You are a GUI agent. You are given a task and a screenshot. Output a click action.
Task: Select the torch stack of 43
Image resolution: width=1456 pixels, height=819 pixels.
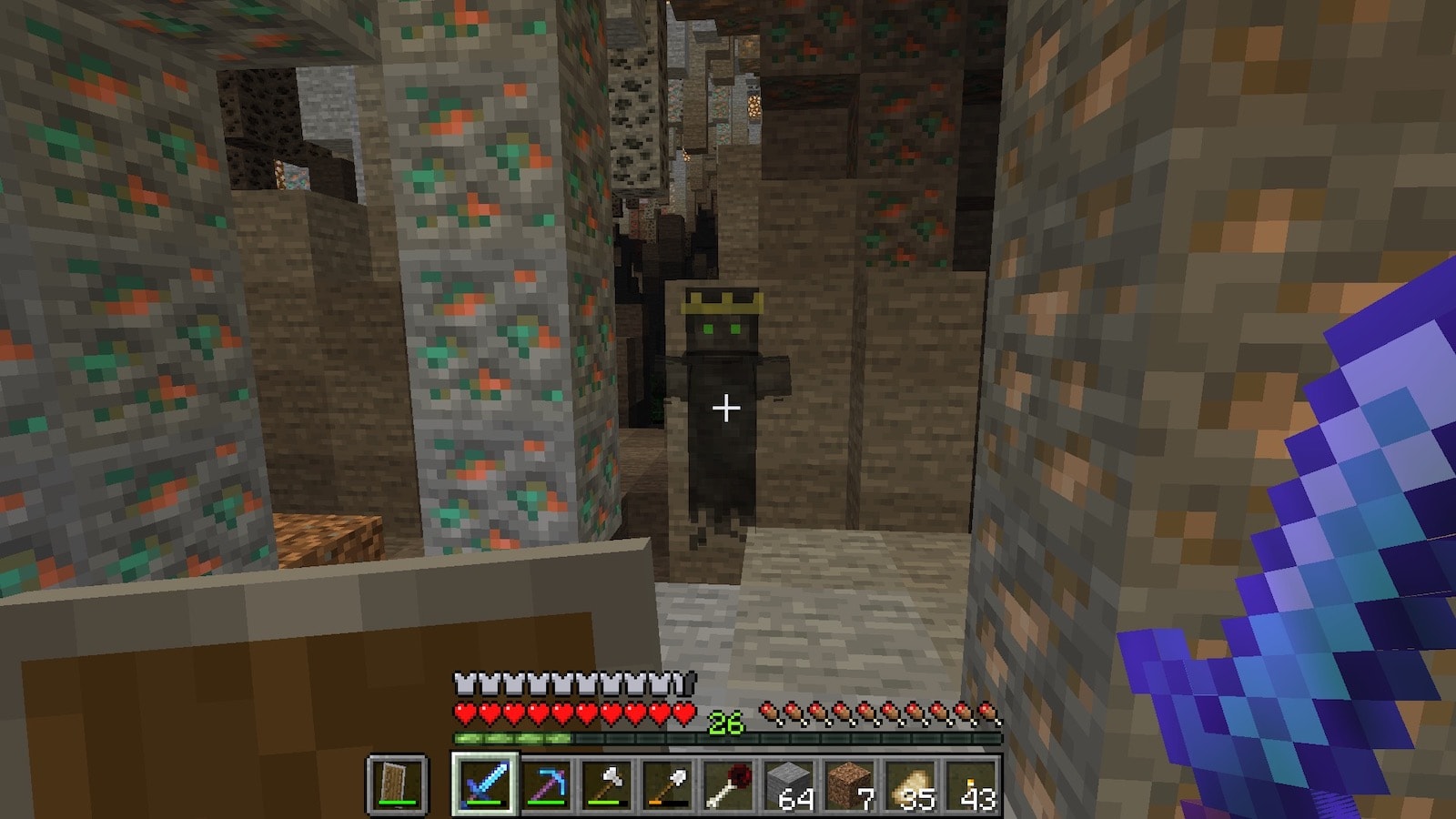(x=972, y=784)
